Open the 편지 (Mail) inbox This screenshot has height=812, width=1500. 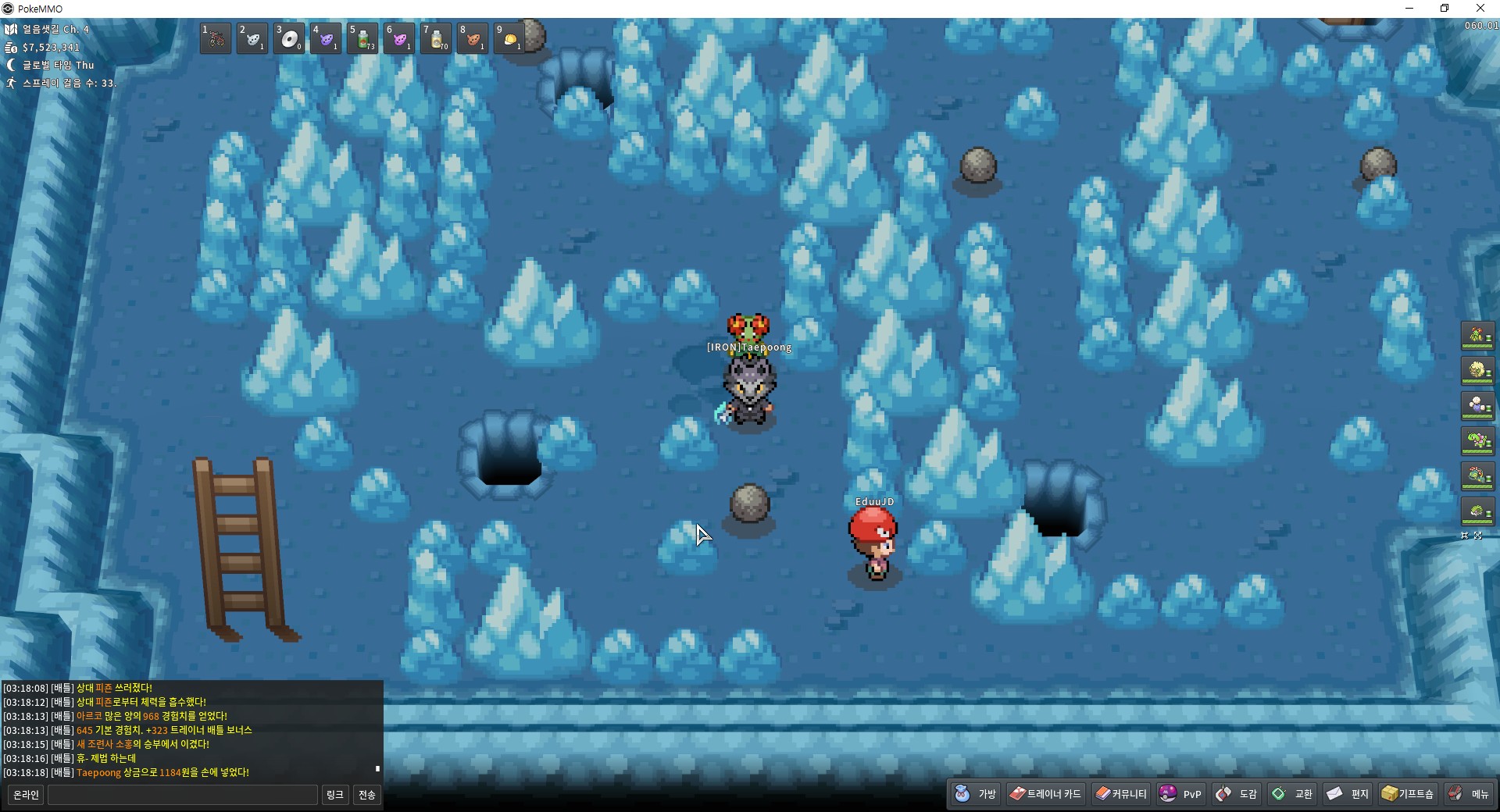coord(1348,794)
